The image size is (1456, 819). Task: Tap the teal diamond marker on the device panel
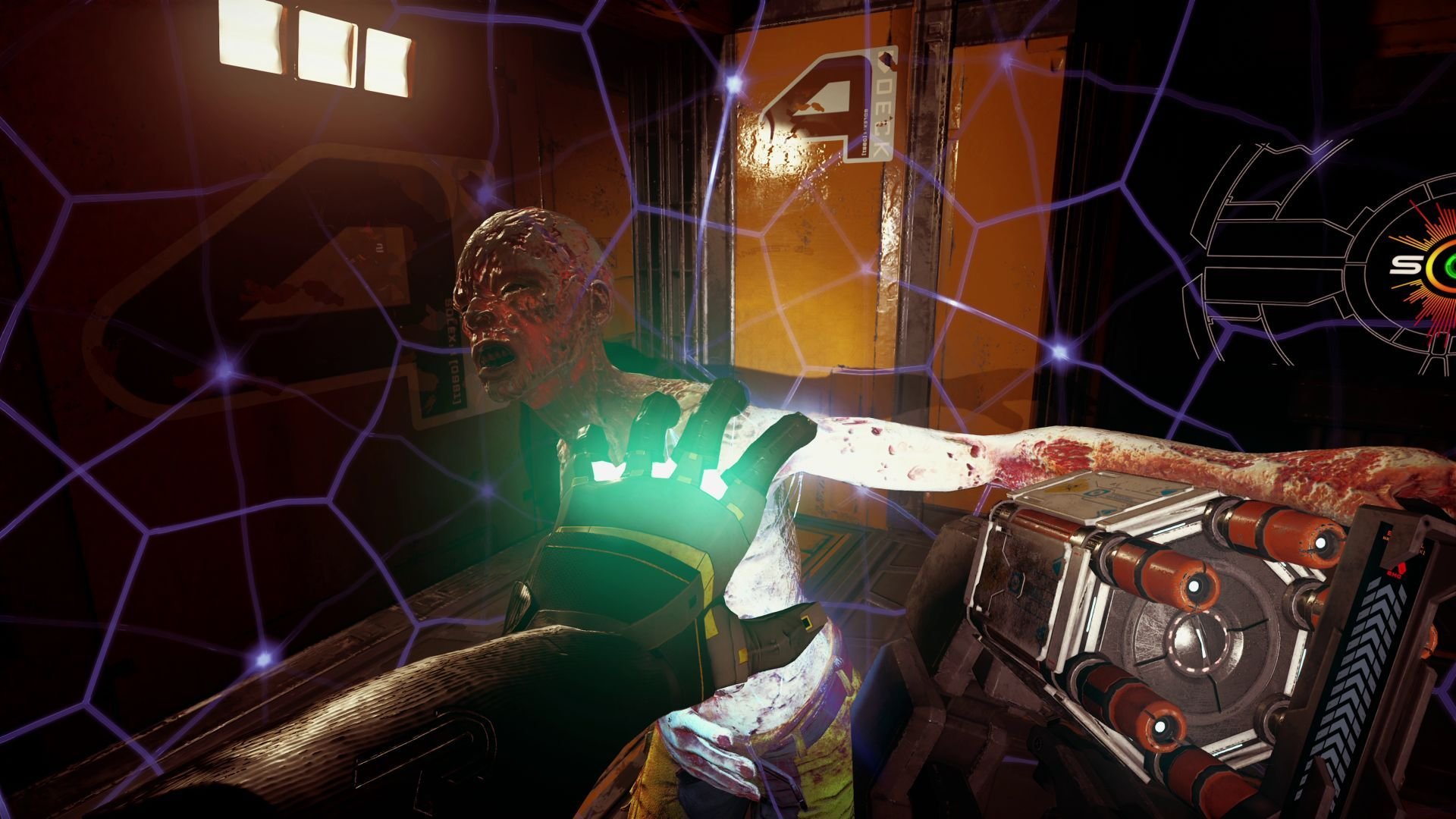[x=1056, y=566]
